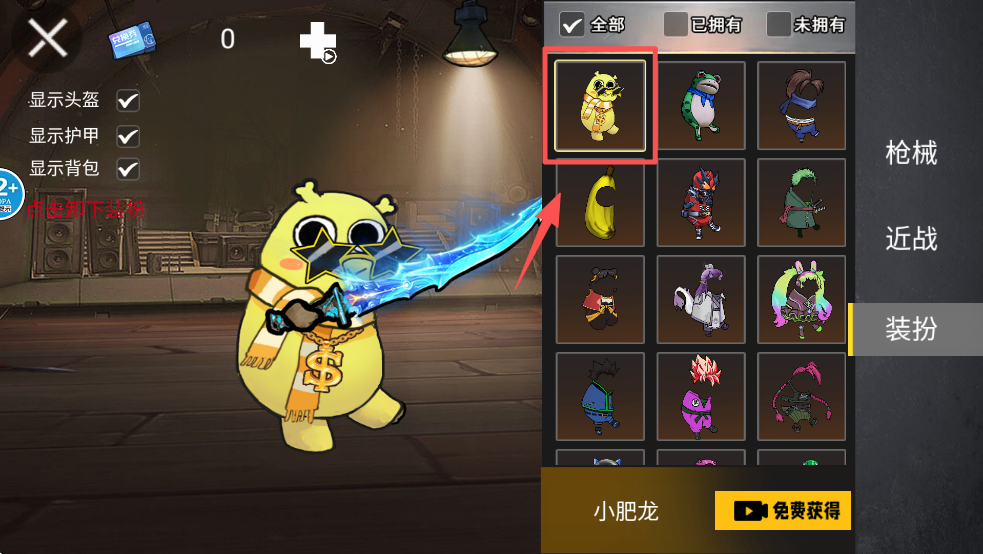The image size is (983, 554).
Task: Open the 近战 melee tab
Action: tap(911, 239)
